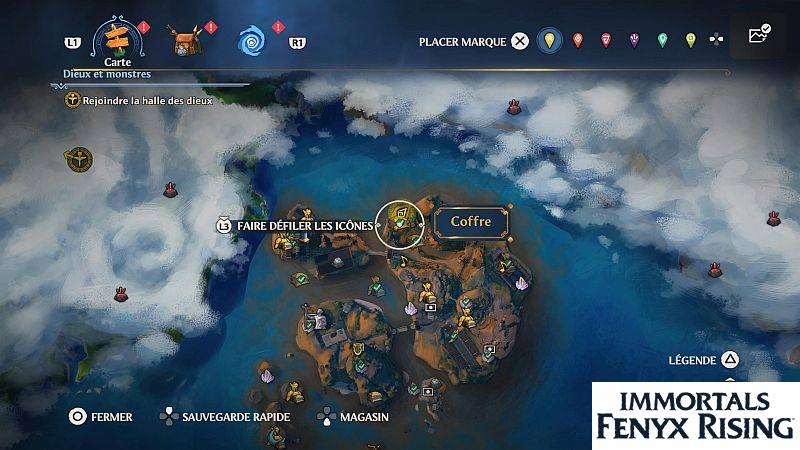Open the Carte map tab
800x450 pixels.
coord(118,40)
